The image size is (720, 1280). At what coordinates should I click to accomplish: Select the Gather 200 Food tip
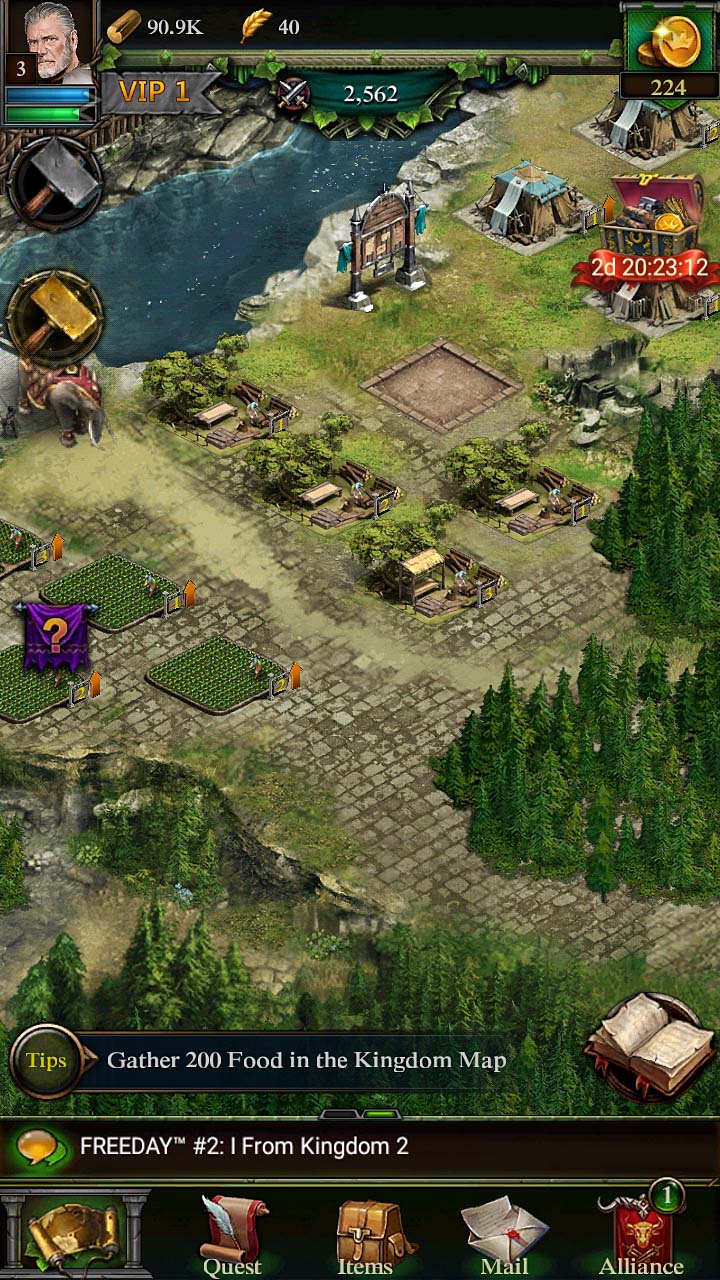coord(306,1060)
